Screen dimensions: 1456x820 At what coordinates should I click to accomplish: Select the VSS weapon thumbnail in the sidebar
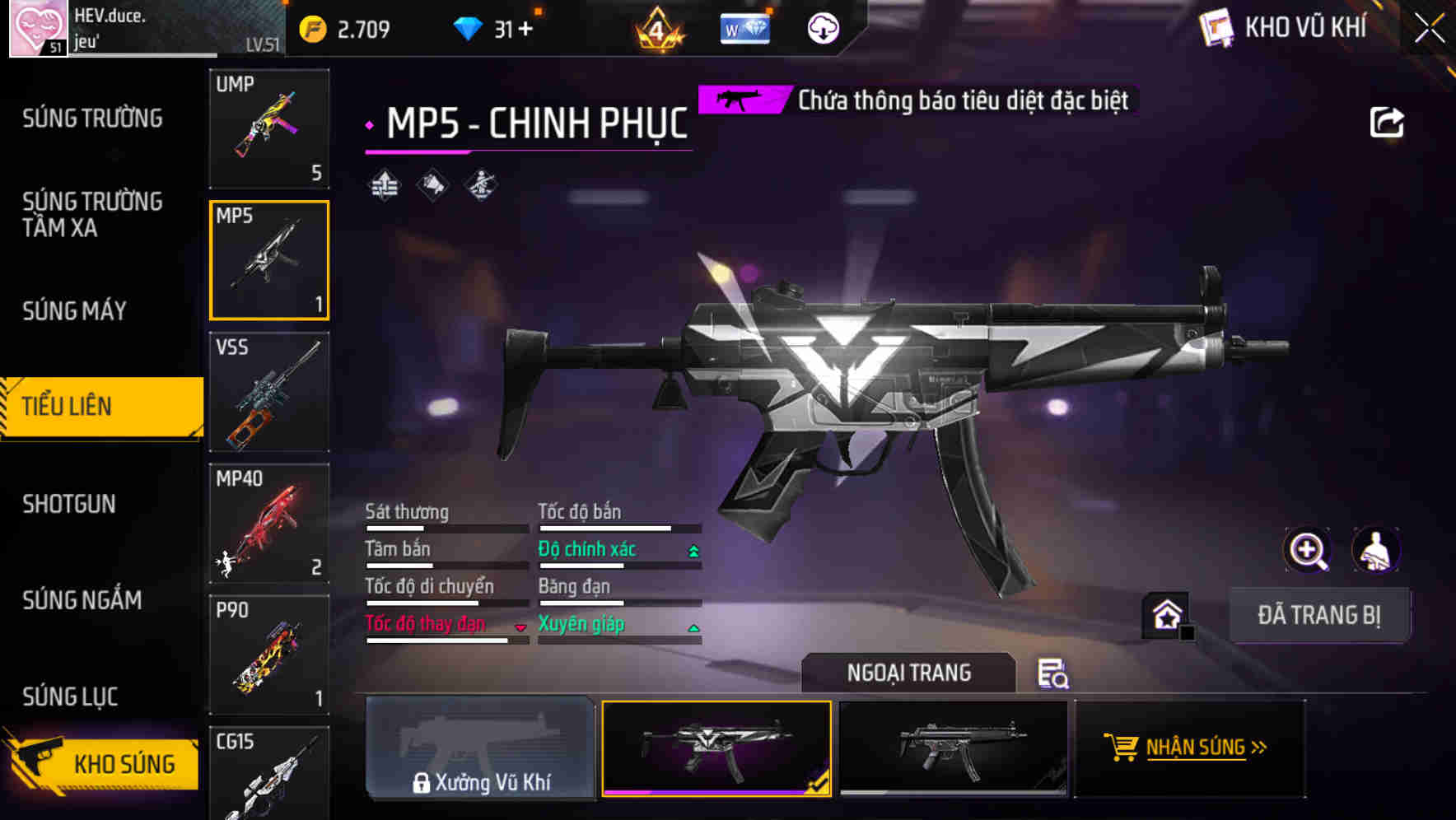click(268, 393)
